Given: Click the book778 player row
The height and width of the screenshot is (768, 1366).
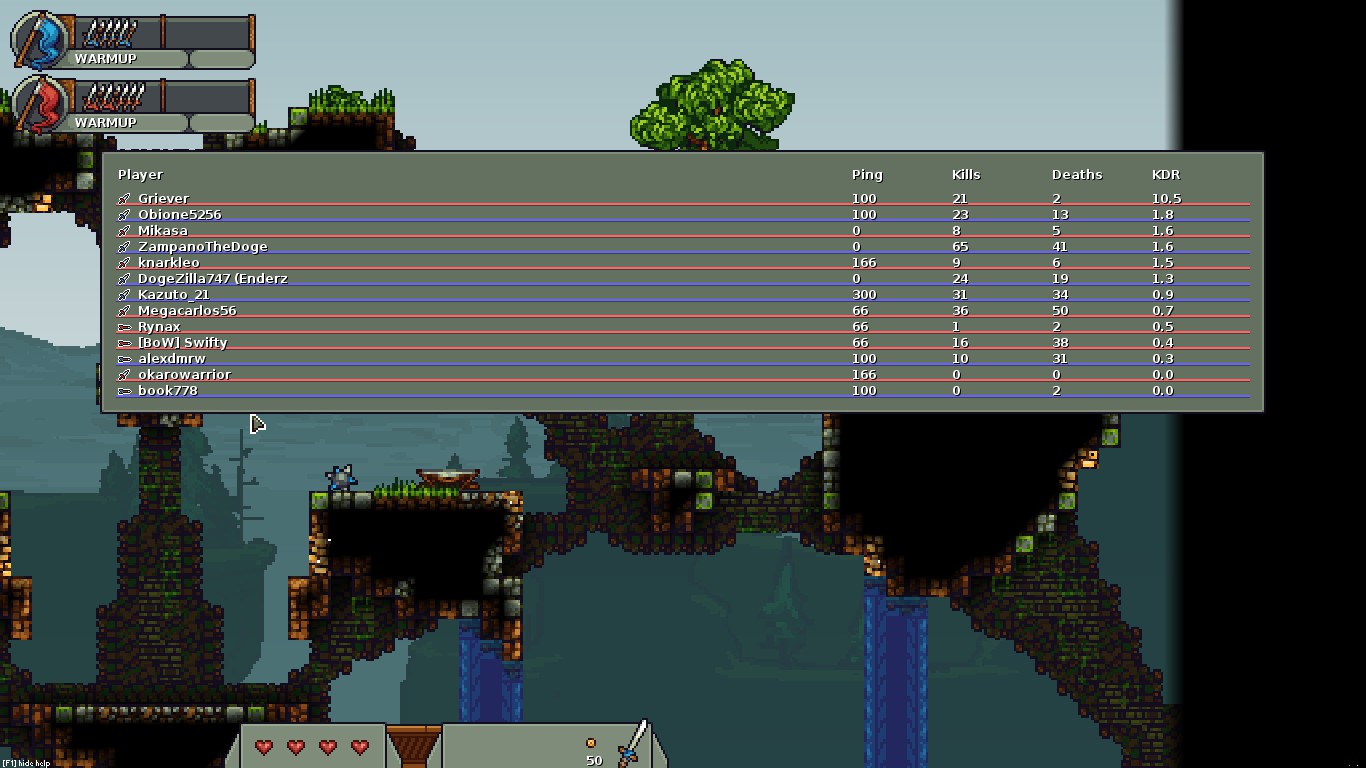Looking at the screenshot, I should pos(167,390).
